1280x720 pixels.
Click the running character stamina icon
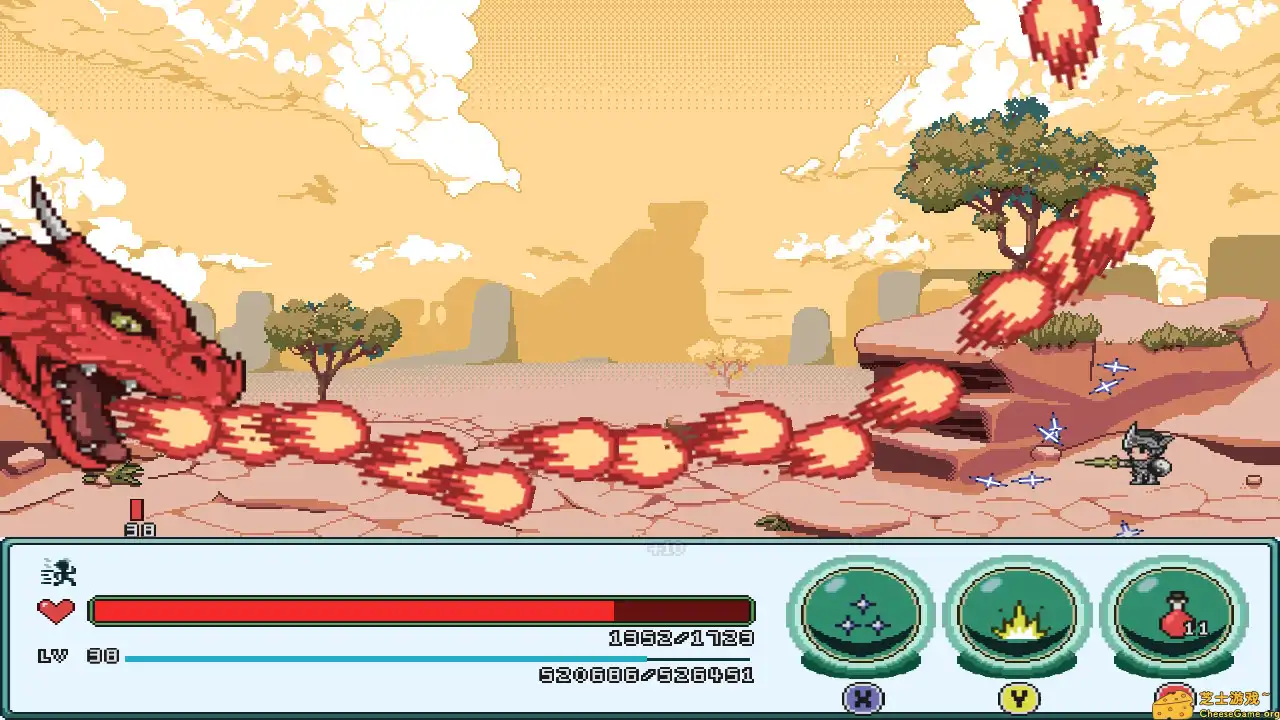point(58,568)
